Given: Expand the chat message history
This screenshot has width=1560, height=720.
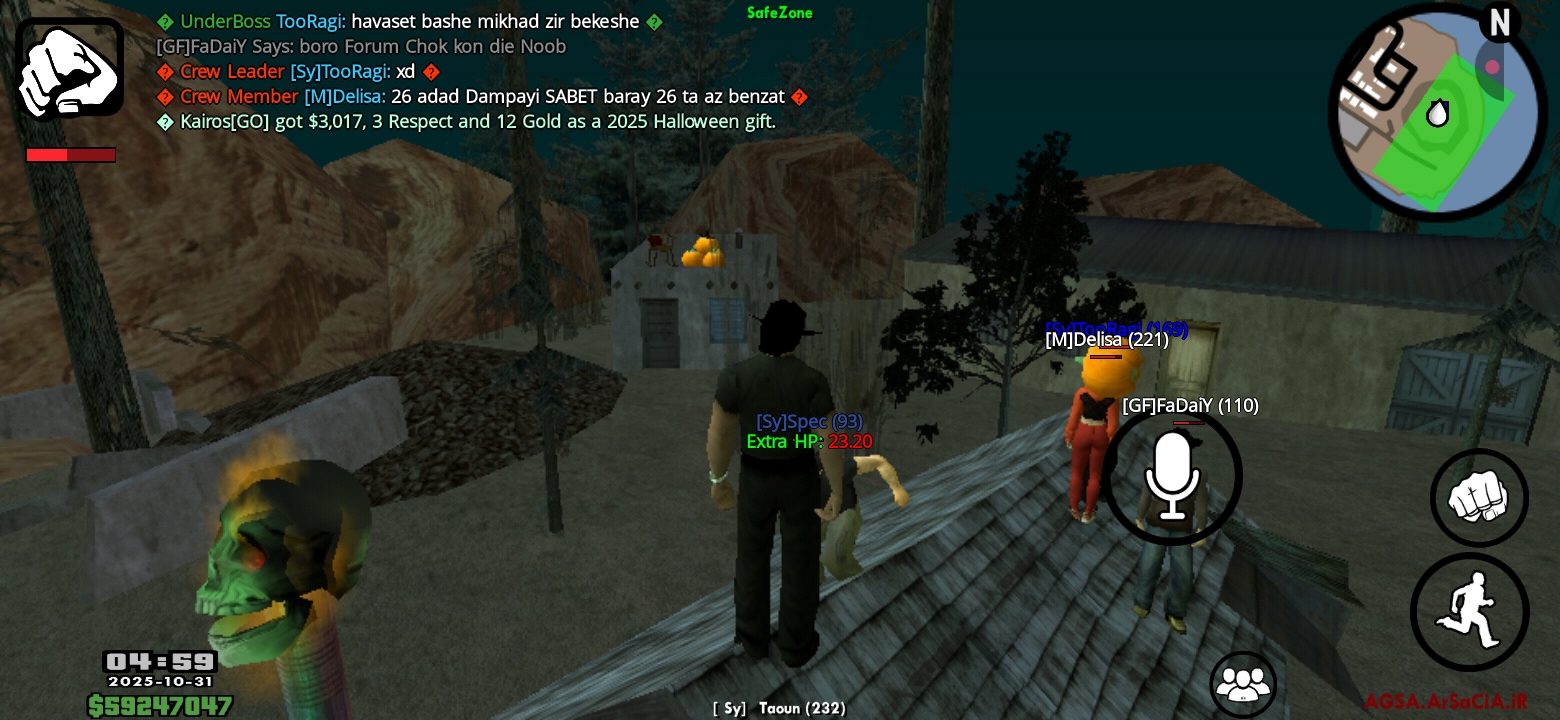Looking at the screenshot, I should tap(400, 70).
